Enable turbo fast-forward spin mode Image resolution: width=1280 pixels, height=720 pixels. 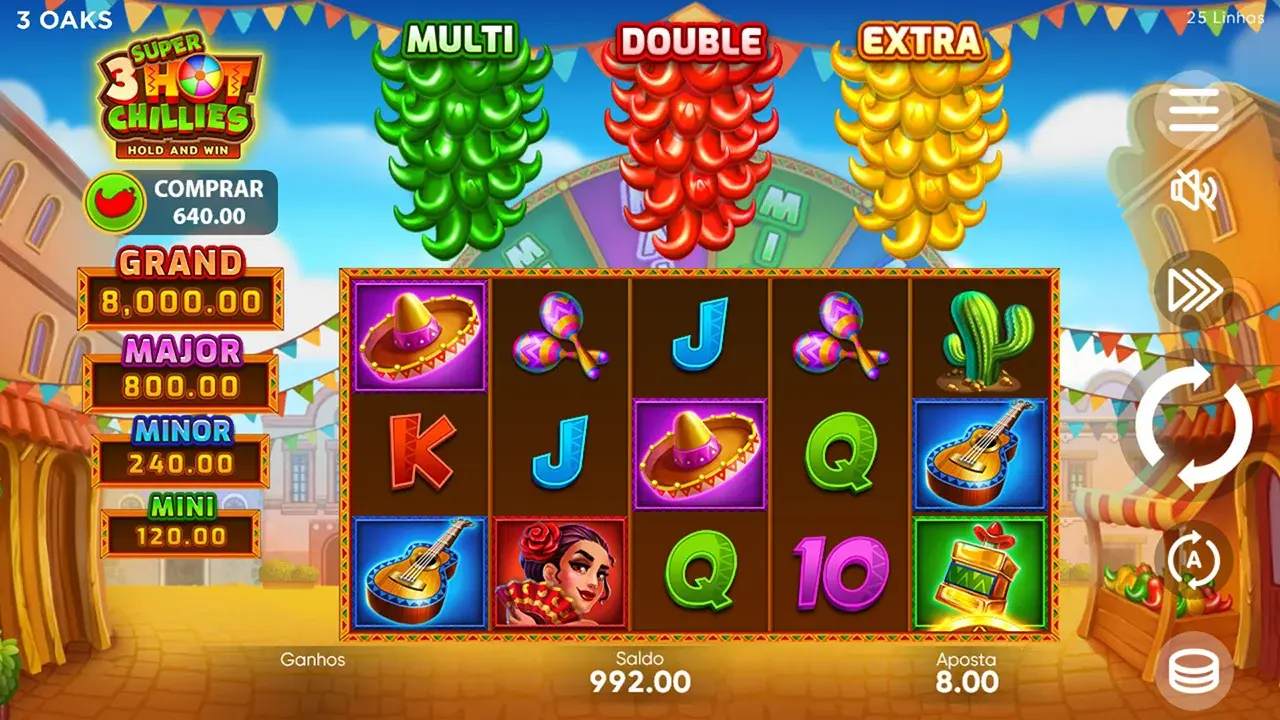click(x=1193, y=289)
